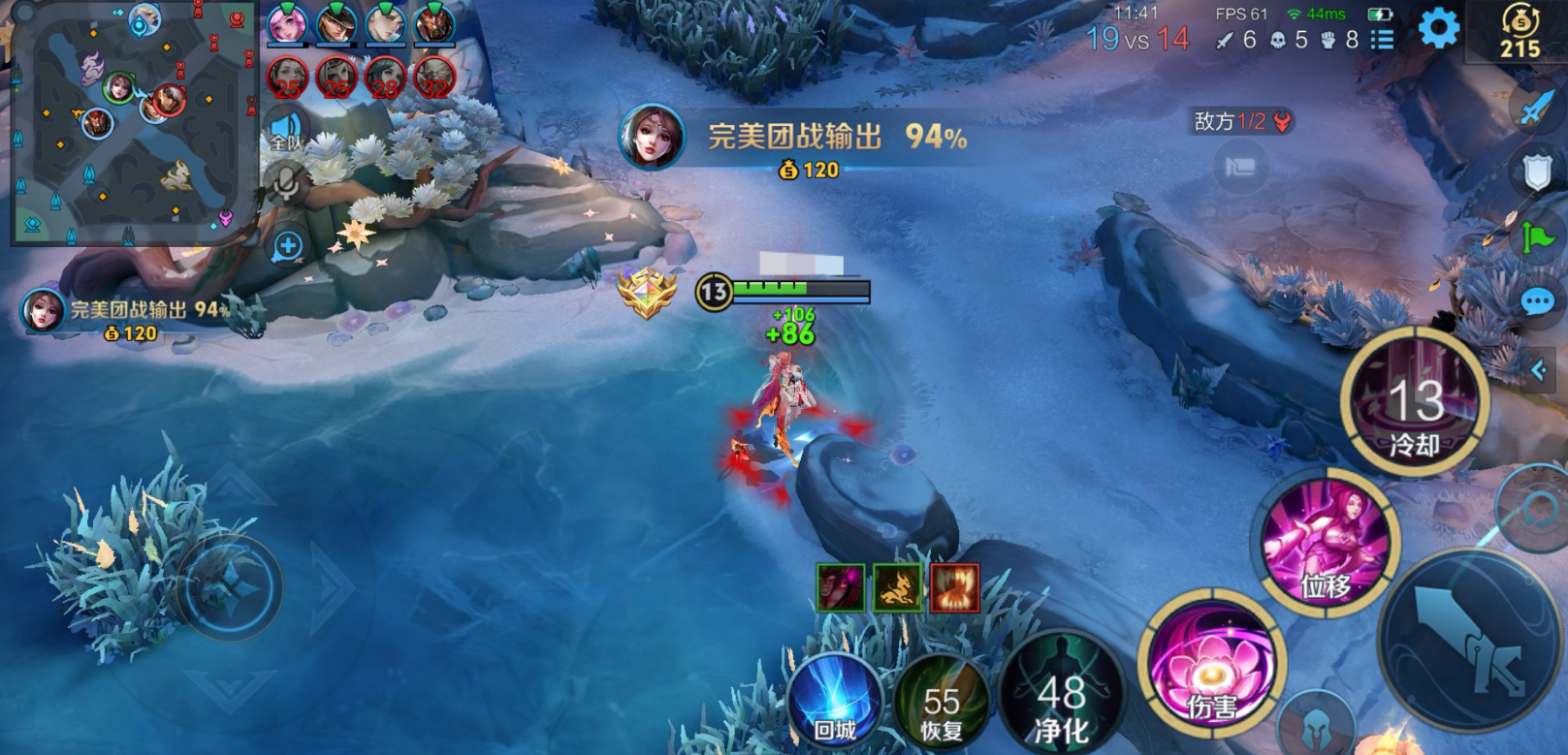Toggle the microphone button
Viewport: 1568px width, 755px height.
(x=287, y=182)
